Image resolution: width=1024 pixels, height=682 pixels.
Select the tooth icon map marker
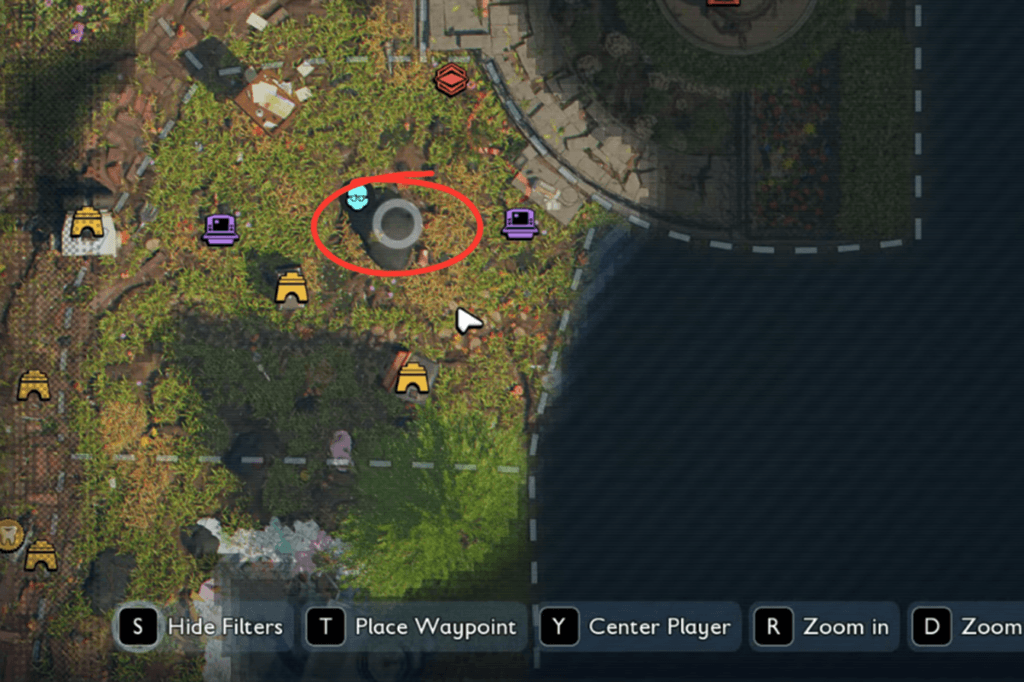[x=10, y=534]
